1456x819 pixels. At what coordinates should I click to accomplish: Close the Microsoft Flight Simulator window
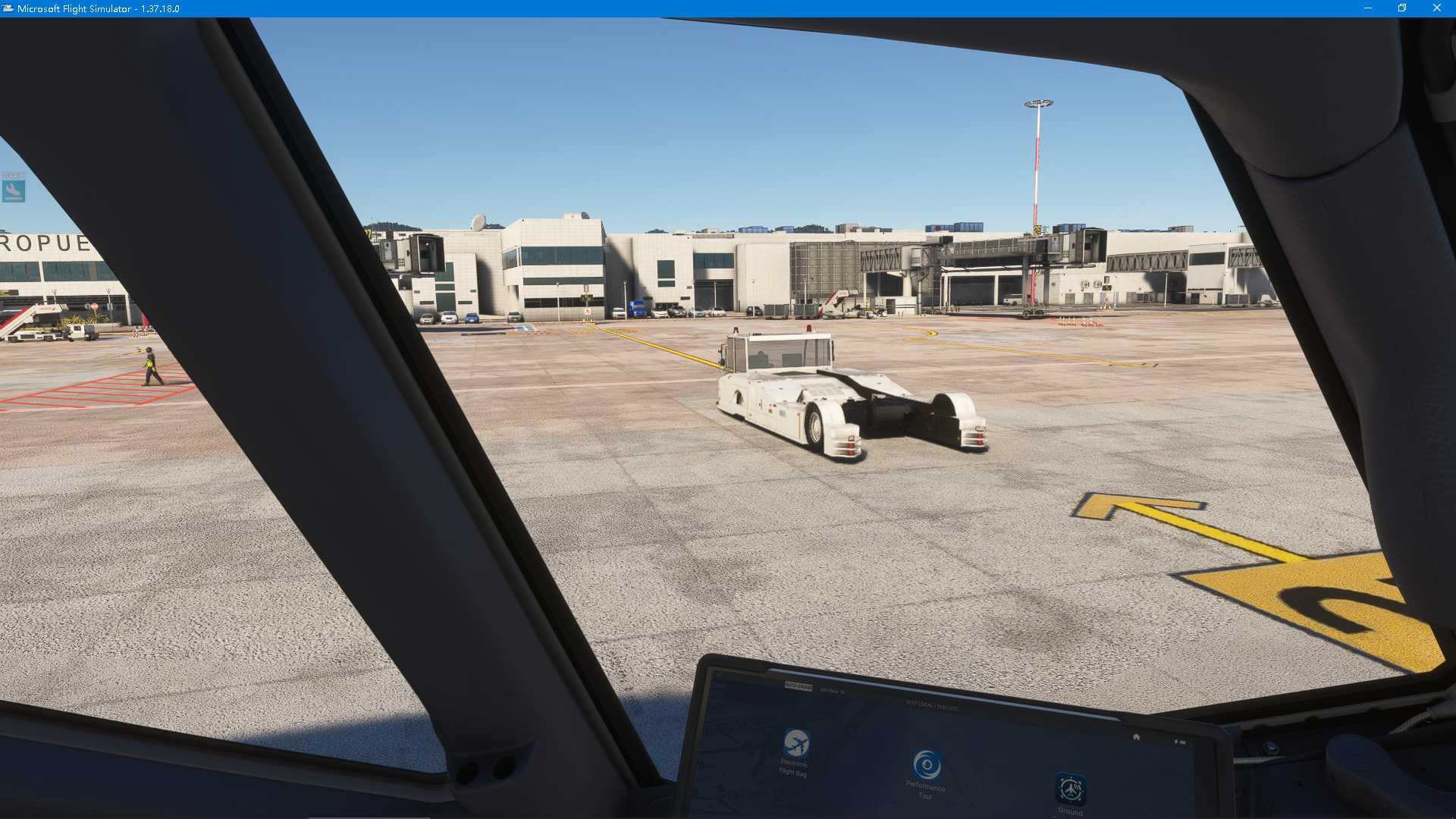pyautogui.click(x=1438, y=8)
